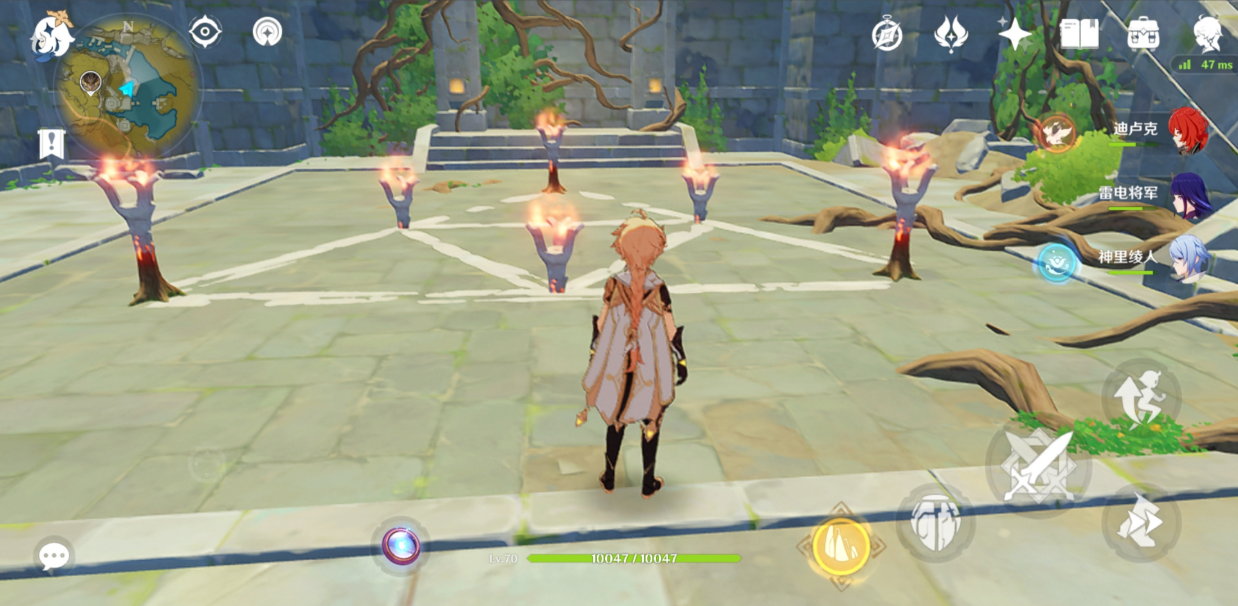This screenshot has height=606, width=1238.
Task: Open the Adventurer Handbook book icon
Action: [x=1079, y=35]
